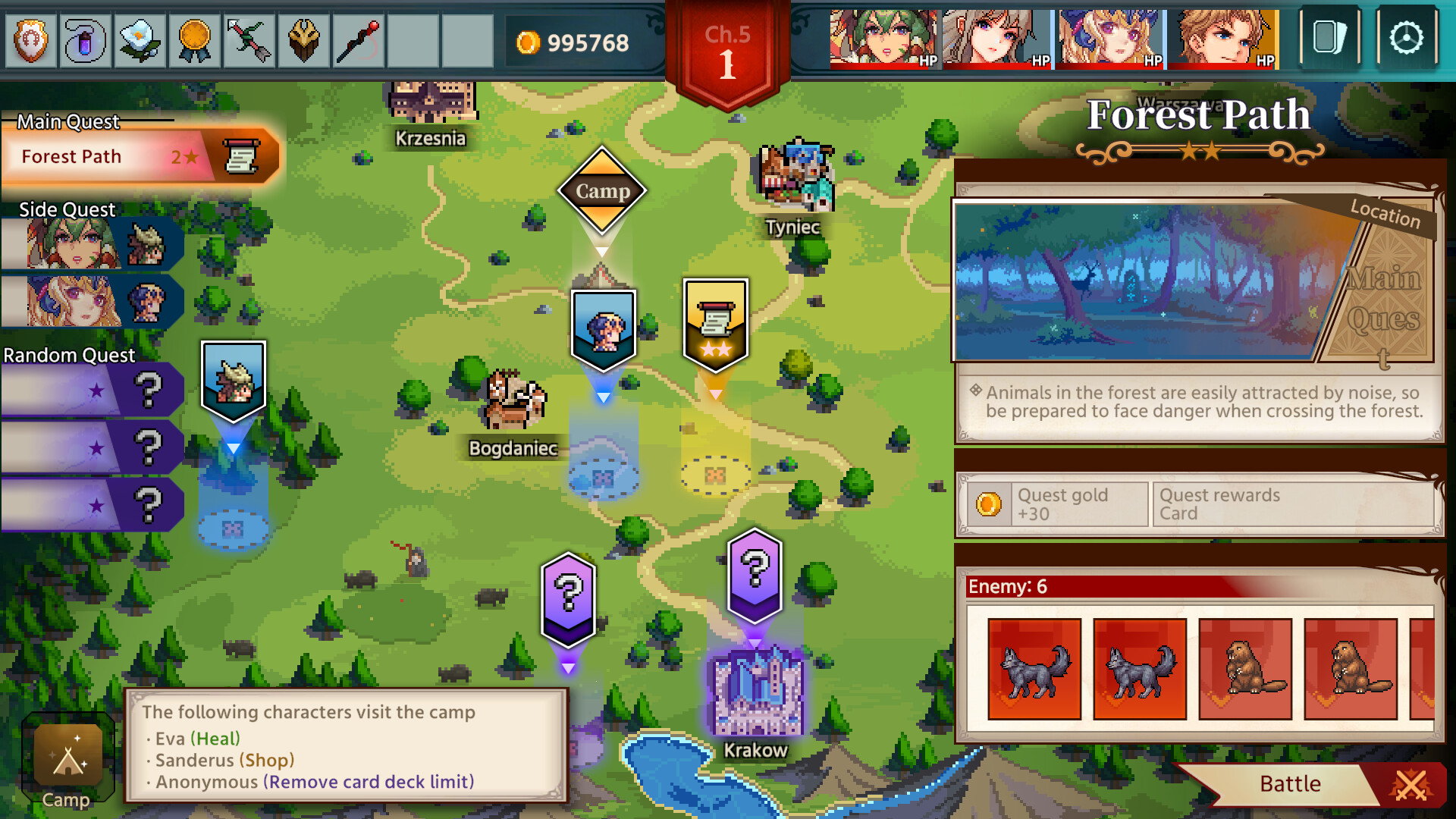Select the first wolf enemy thumbnail
The height and width of the screenshot is (819, 1456).
1036,670
